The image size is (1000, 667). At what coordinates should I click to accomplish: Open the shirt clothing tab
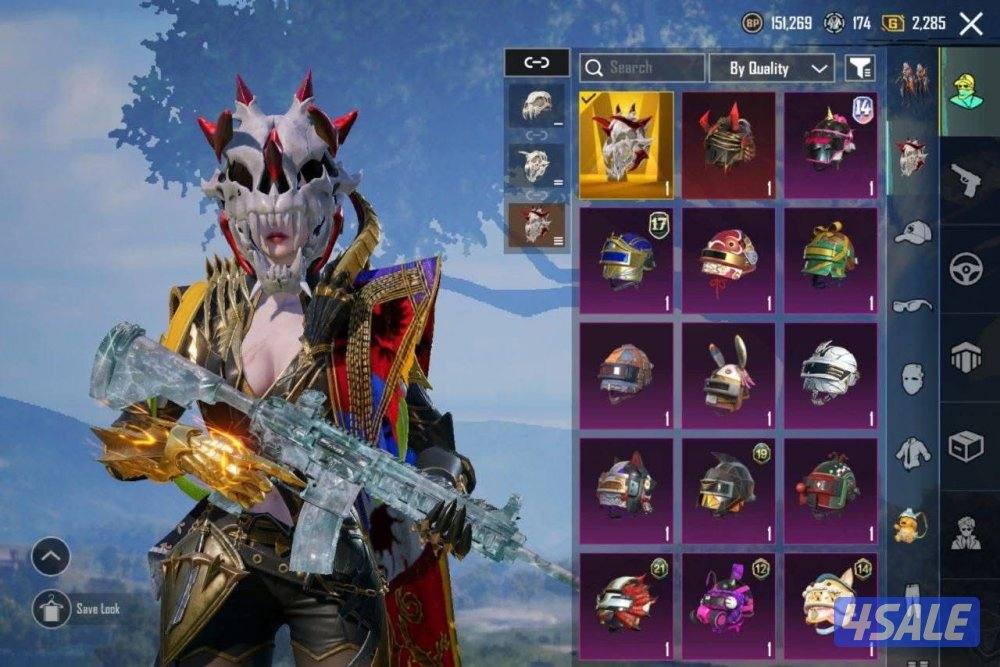pyautogui.click(x=912, y=453)
